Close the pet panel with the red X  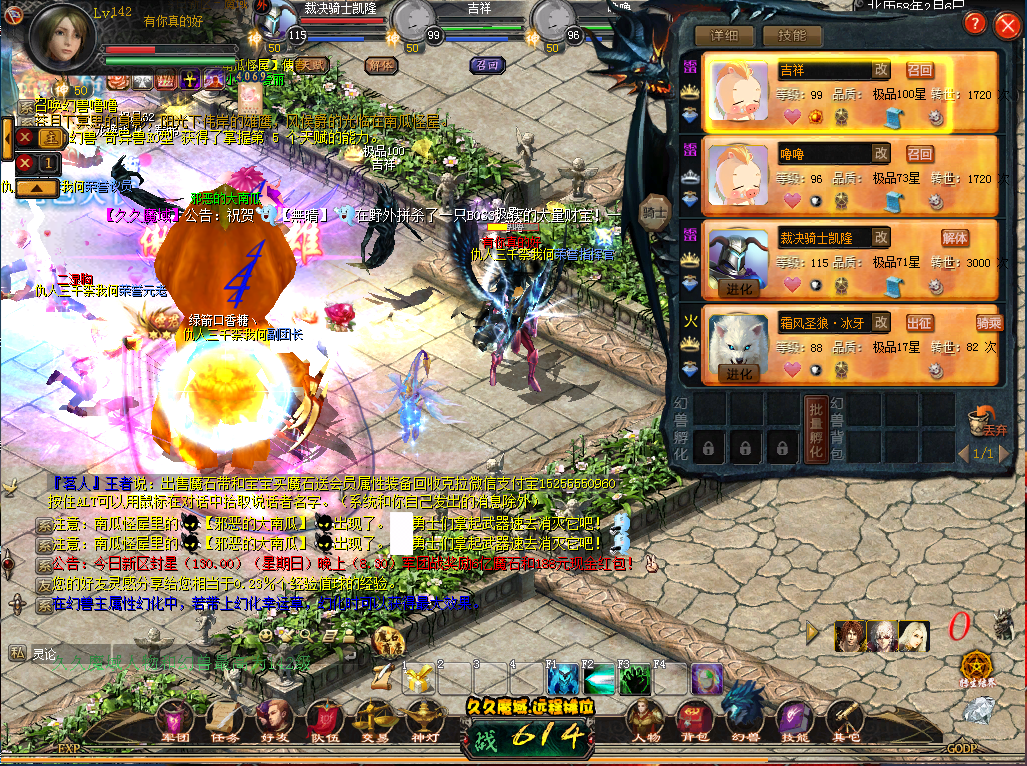pos(1006,25)
